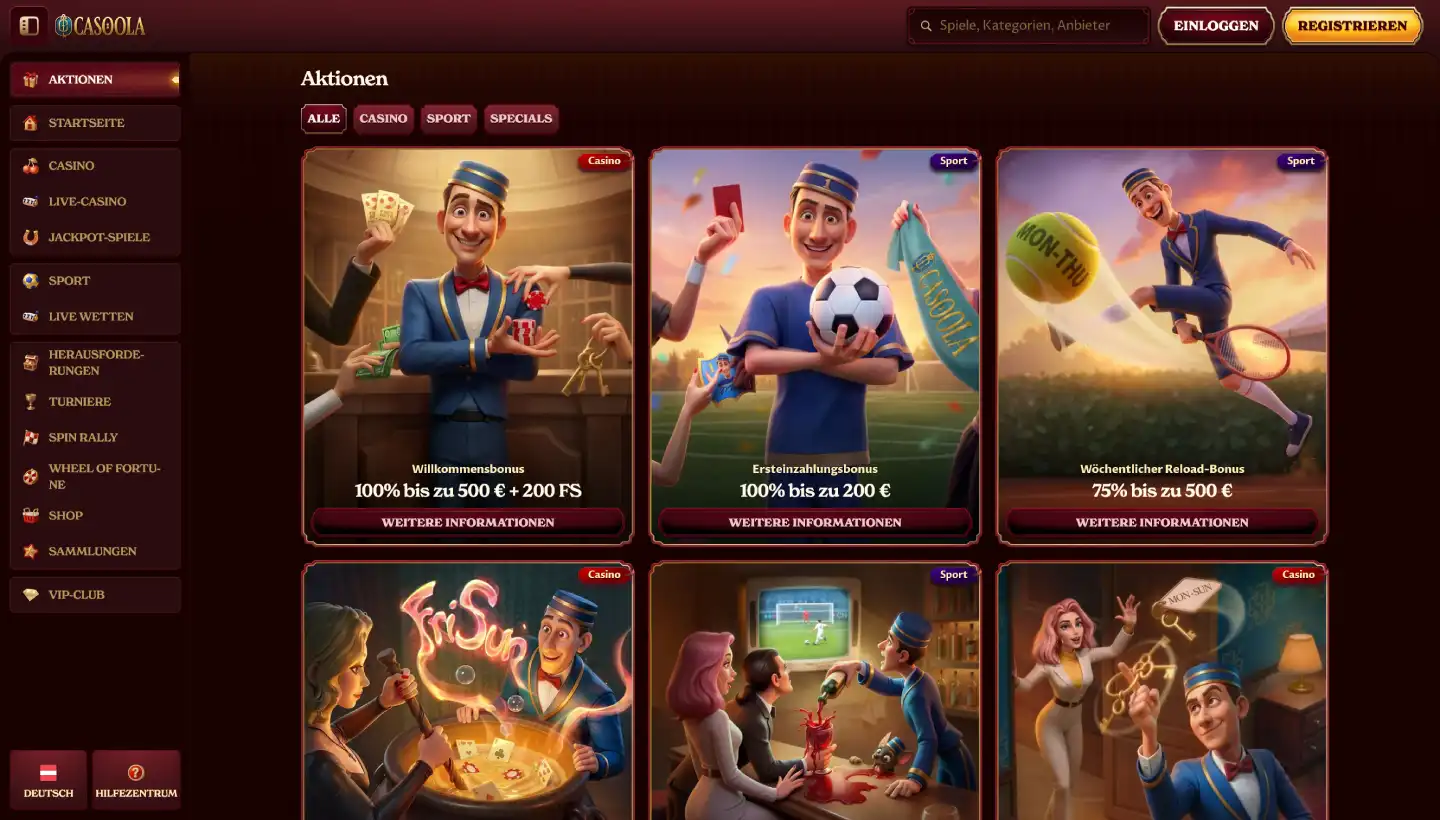The image size is (1440, 820).
Task: Switch the active promotion filter to Casino
Action: coord(383,118)
